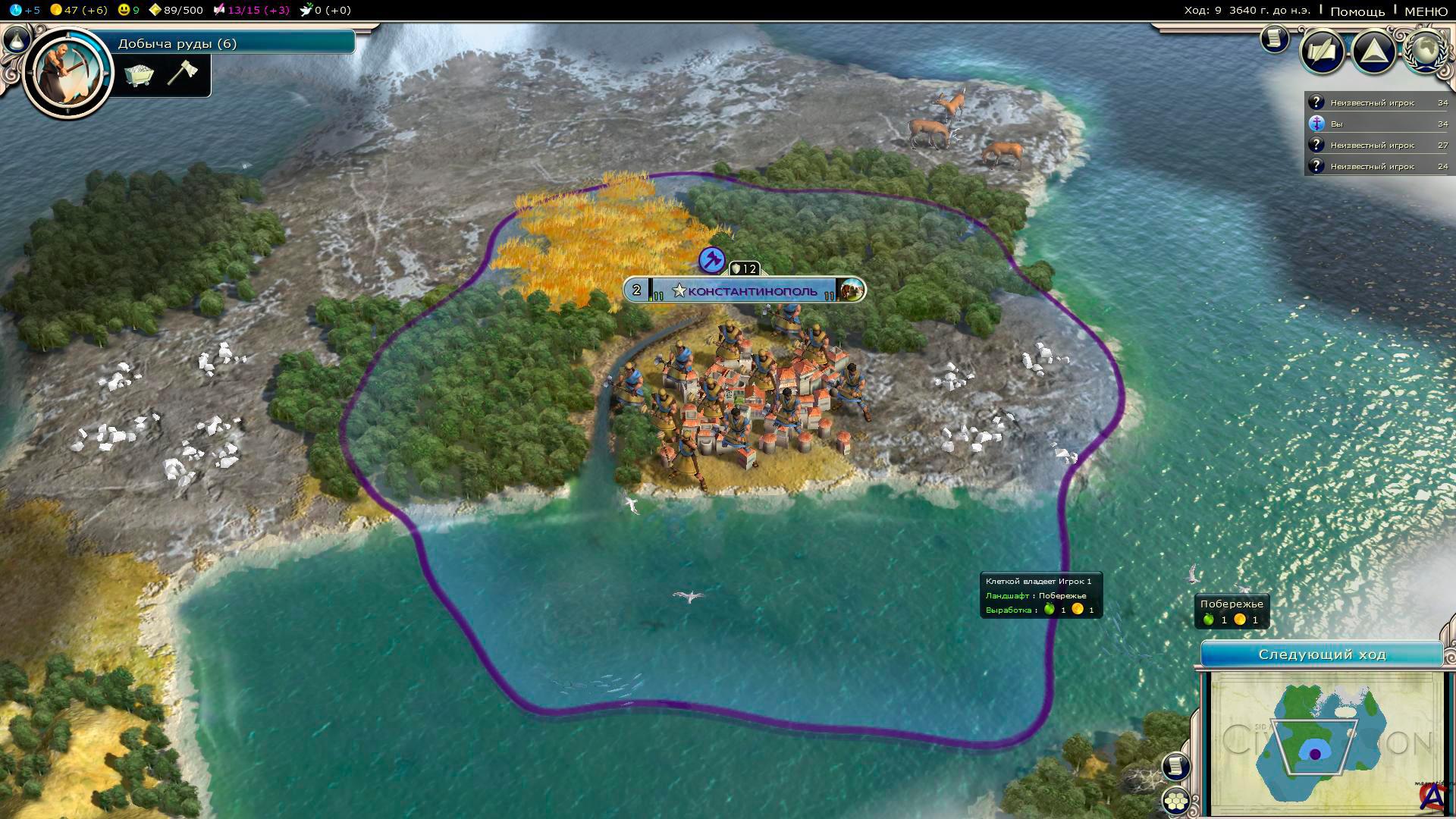Select the Вы row in the score list

pyautogui.click(x=1378, y=124)
